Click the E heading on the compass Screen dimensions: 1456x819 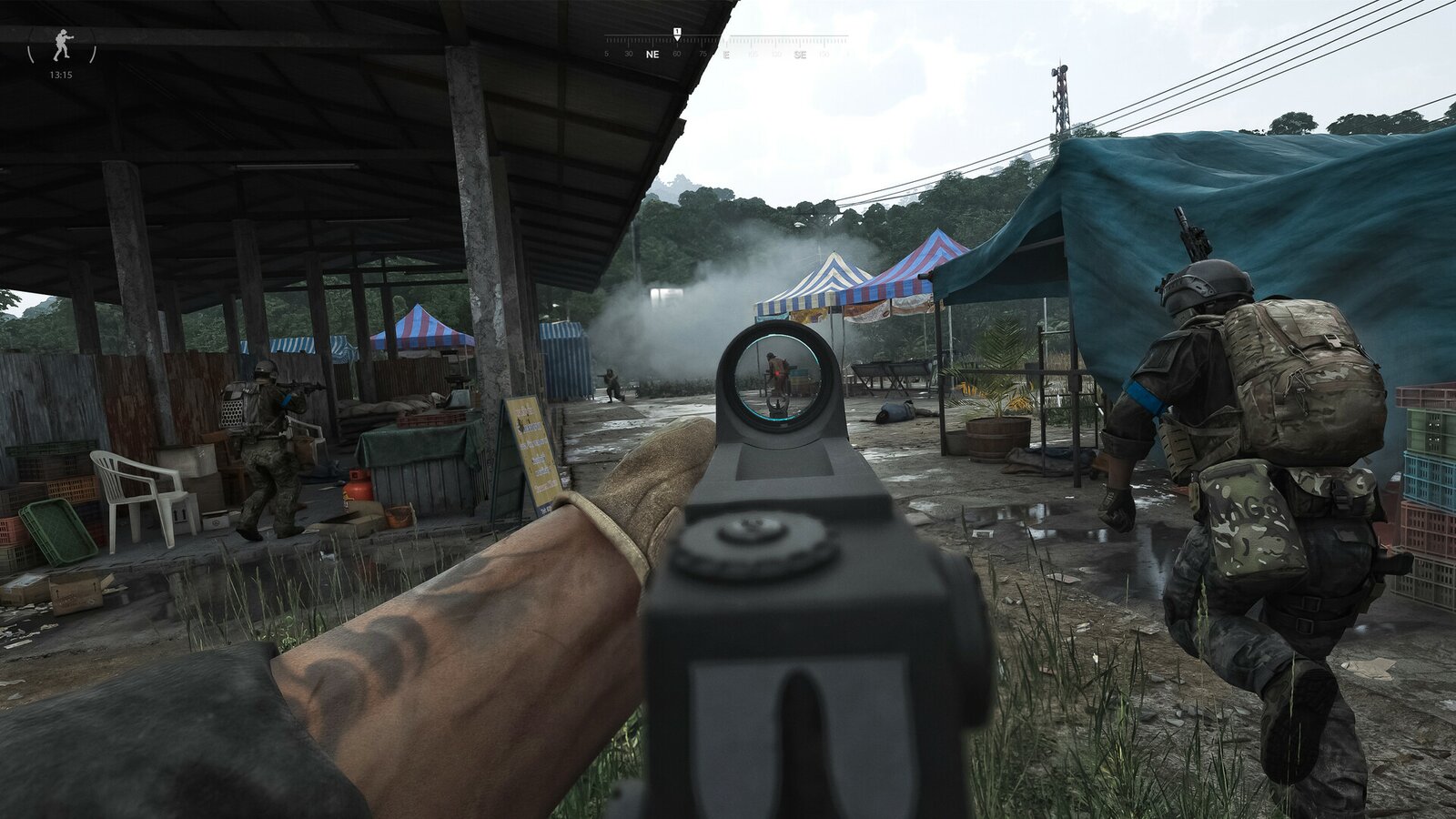click(726, 55)
